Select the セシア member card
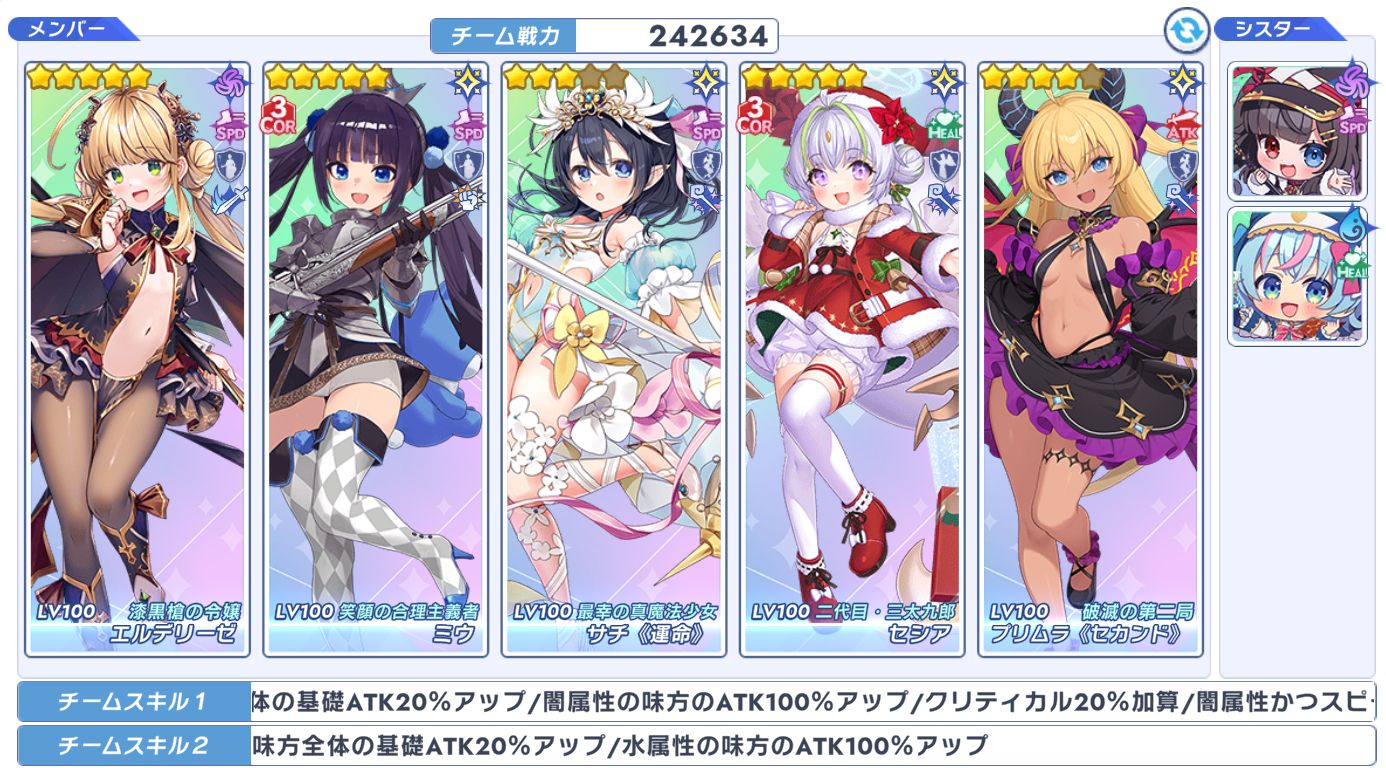This screenshot has height=768, width=1386. 852,360
